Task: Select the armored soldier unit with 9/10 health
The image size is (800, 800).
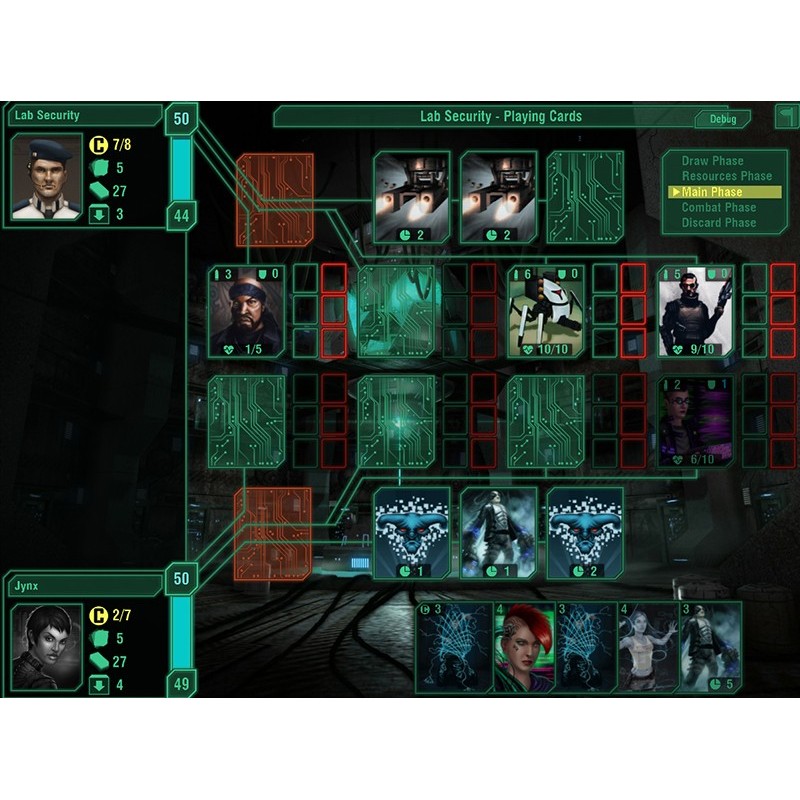Action: click(x=696, y=311)
